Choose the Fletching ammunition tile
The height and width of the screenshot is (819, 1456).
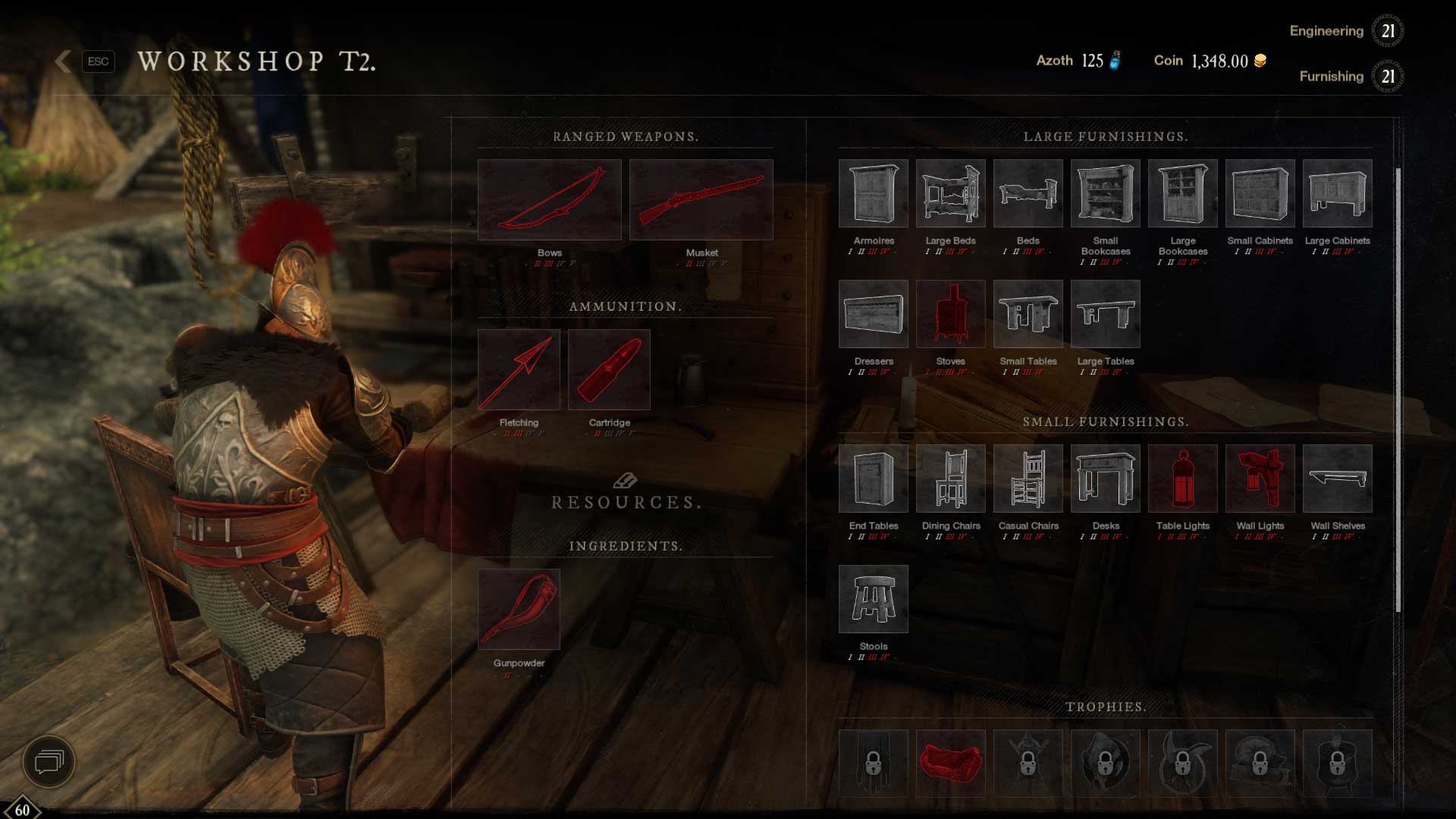[519, 369]
